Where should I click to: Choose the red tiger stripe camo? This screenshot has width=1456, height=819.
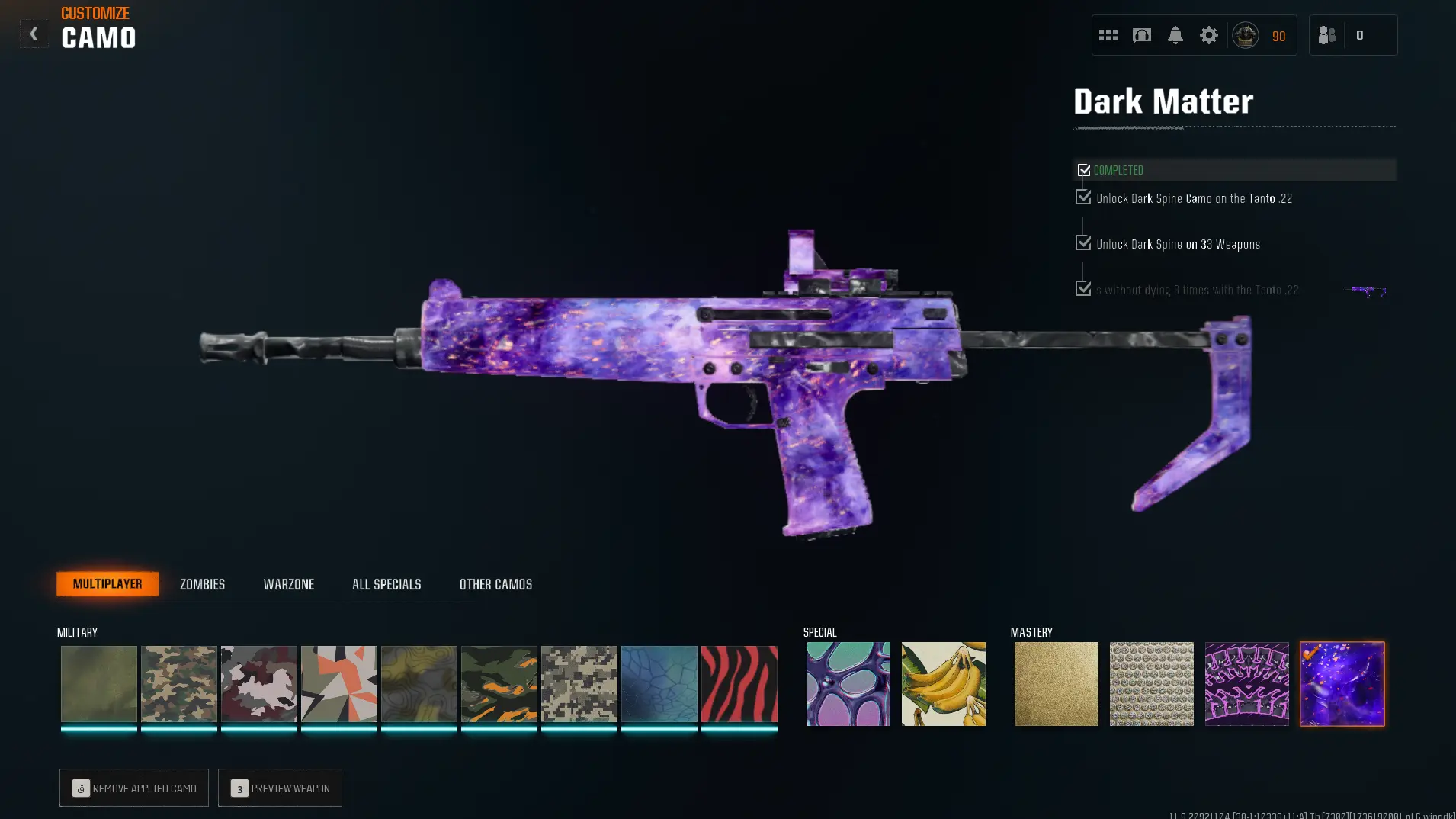[739, 684]
